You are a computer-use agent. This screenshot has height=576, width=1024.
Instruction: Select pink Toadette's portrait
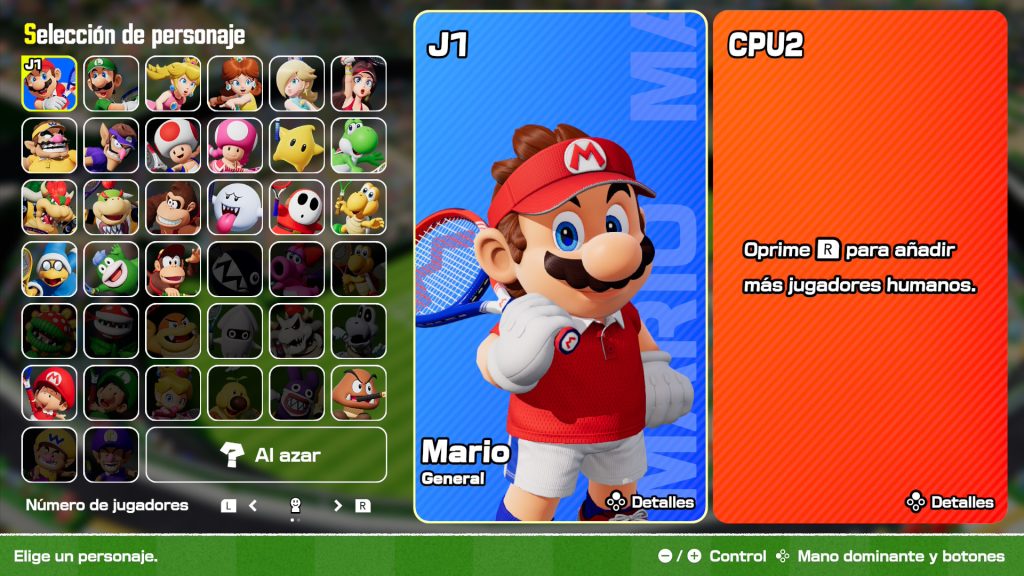tap(235, 145)
